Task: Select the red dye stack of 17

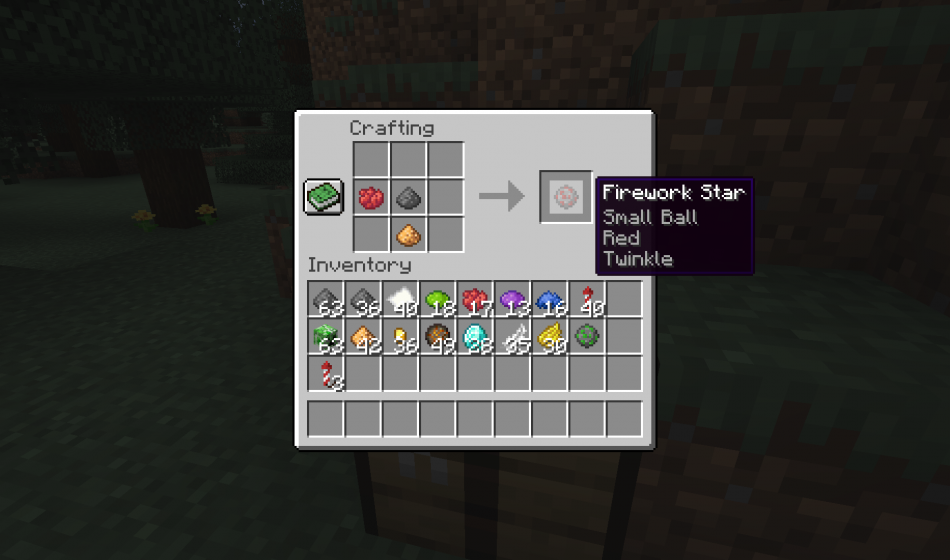Action: (x=475, y=299)
